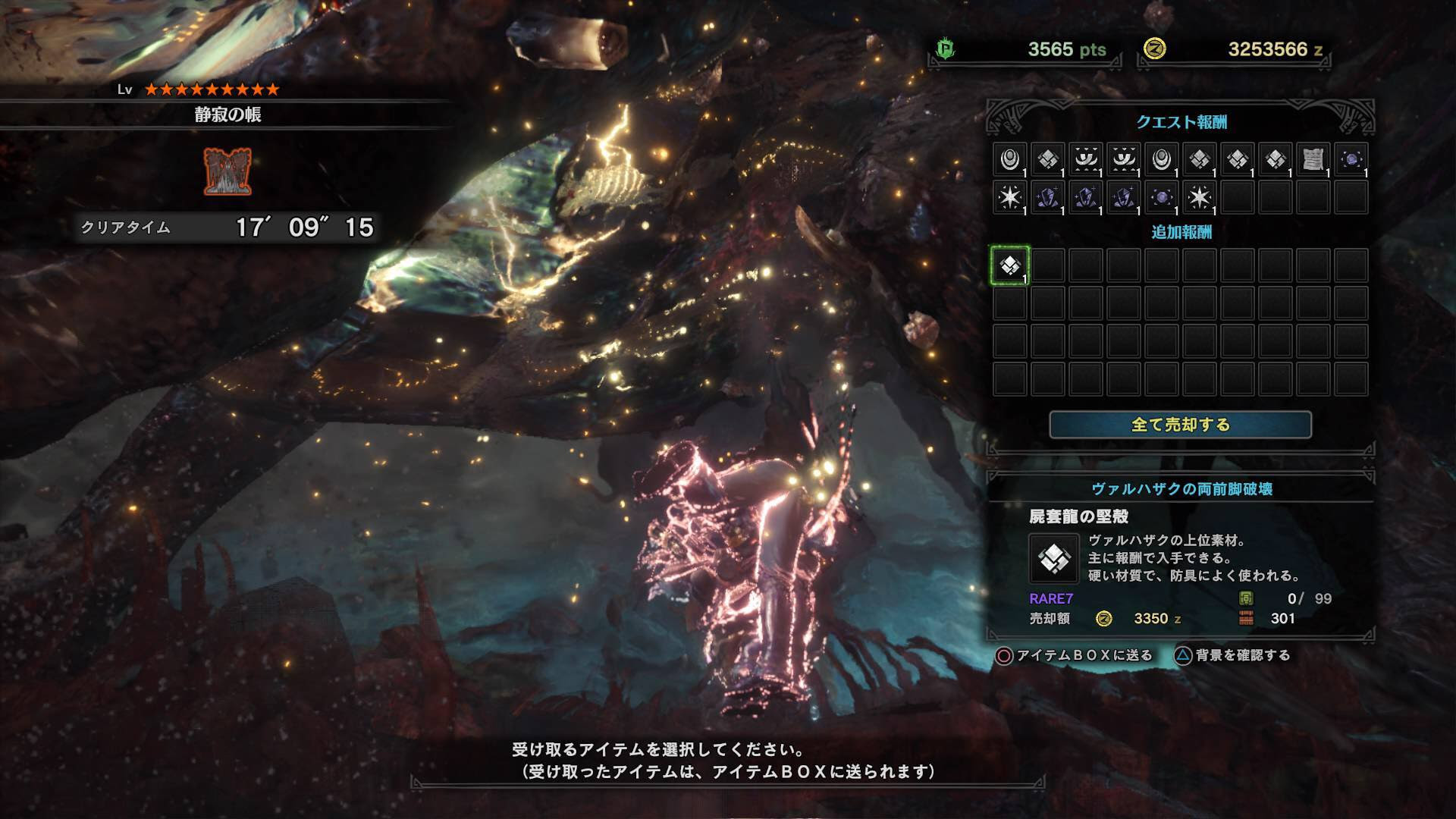
Task: Click the last star reward in second row
Action: coord(1201,198)
